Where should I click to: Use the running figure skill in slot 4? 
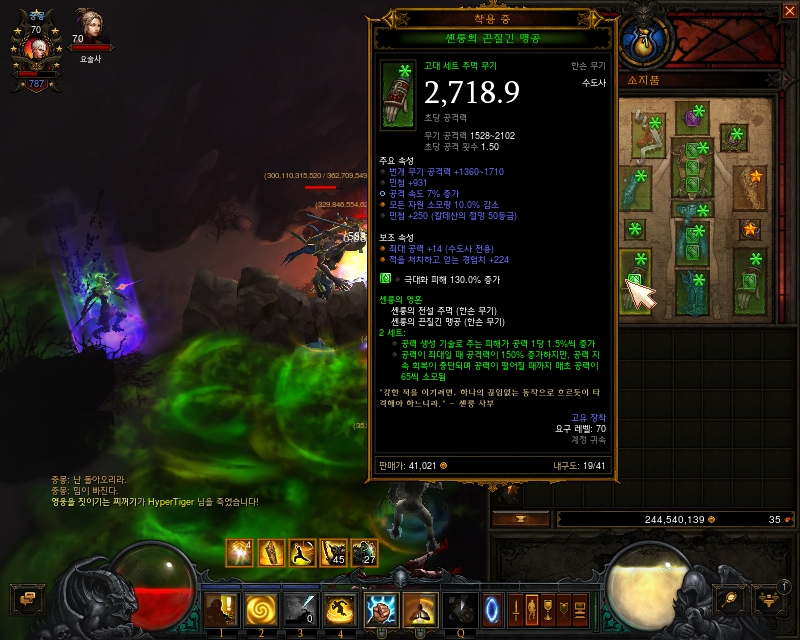tap(341, 609)
